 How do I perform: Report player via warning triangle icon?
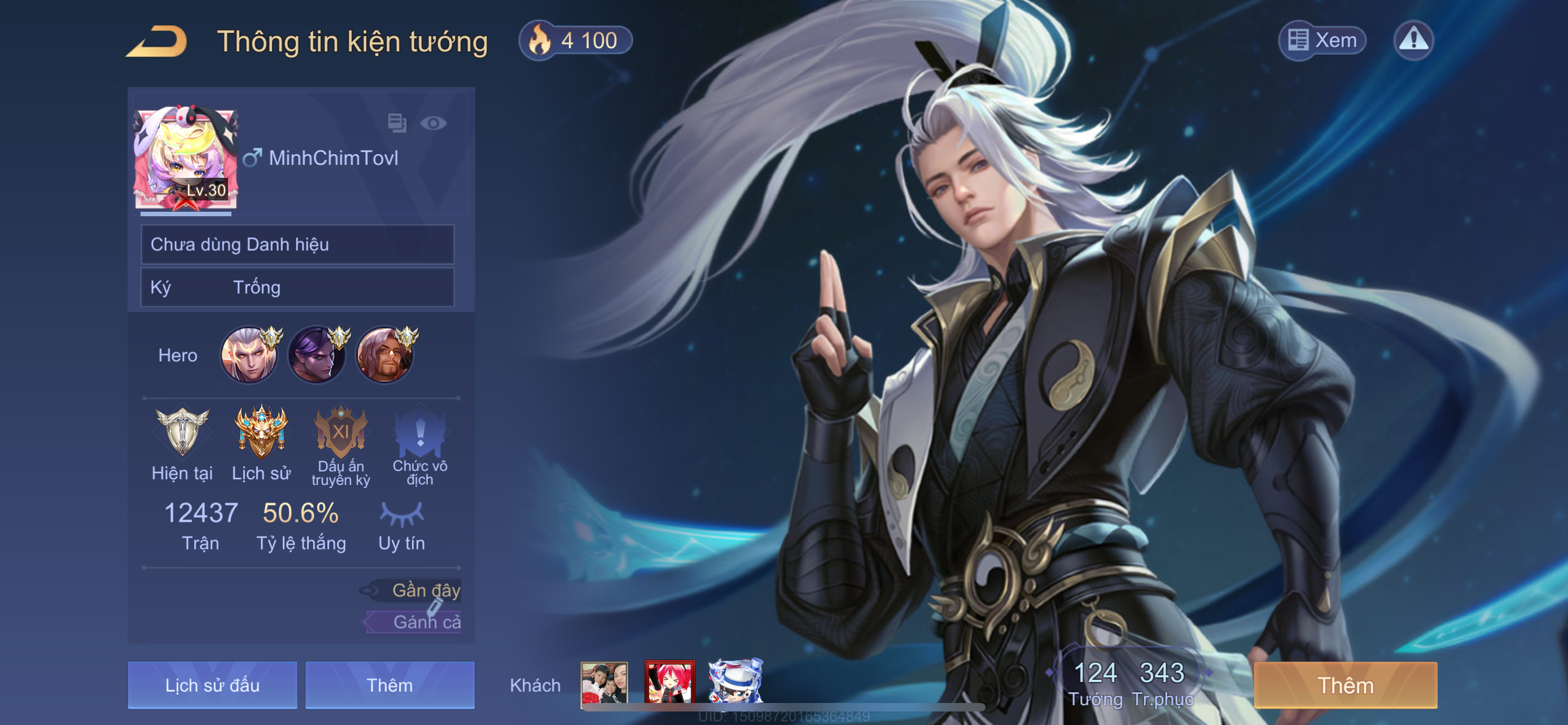(x=1413, y=40)
